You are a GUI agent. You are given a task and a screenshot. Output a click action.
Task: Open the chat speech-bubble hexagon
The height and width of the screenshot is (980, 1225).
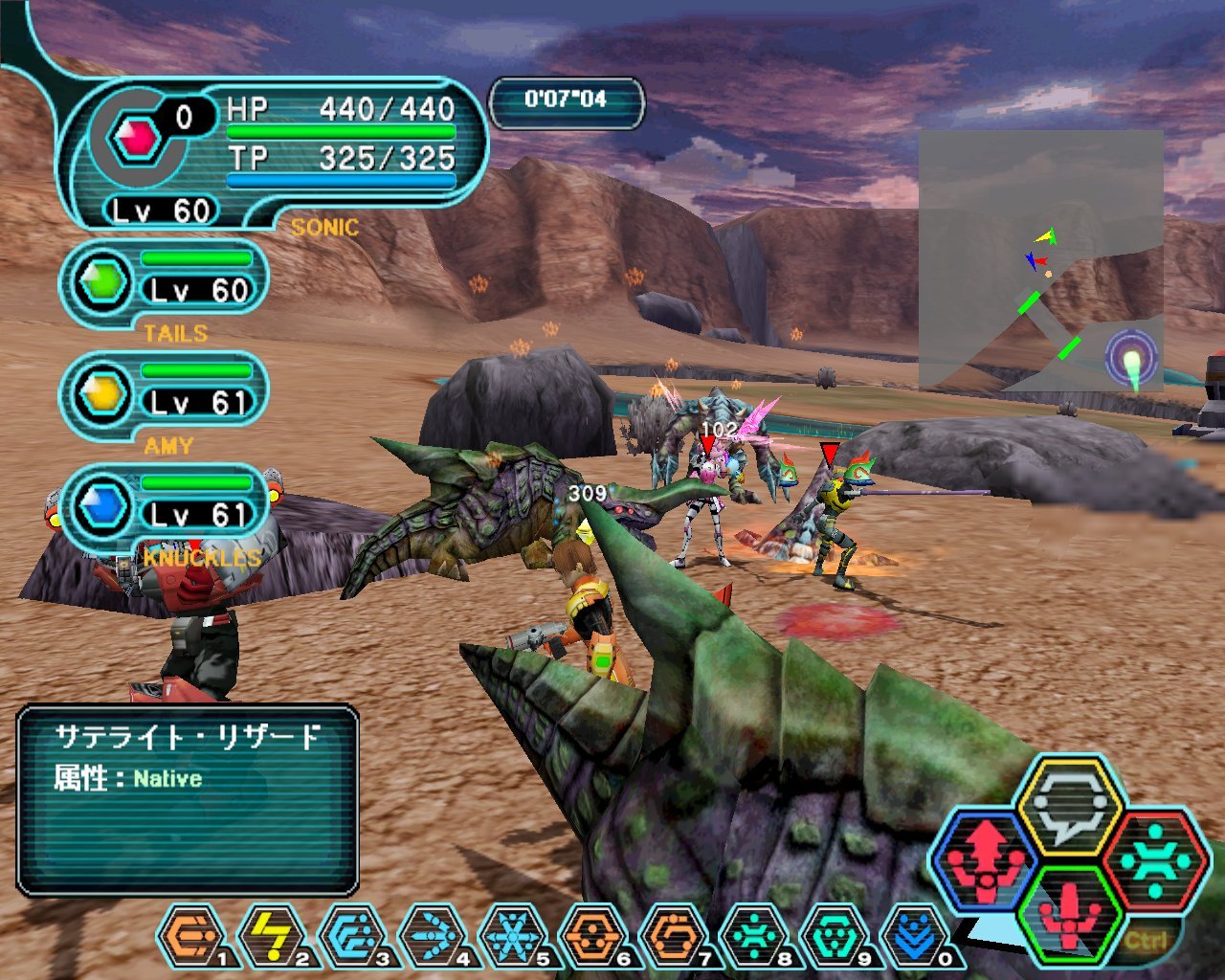click(1069, 806)
